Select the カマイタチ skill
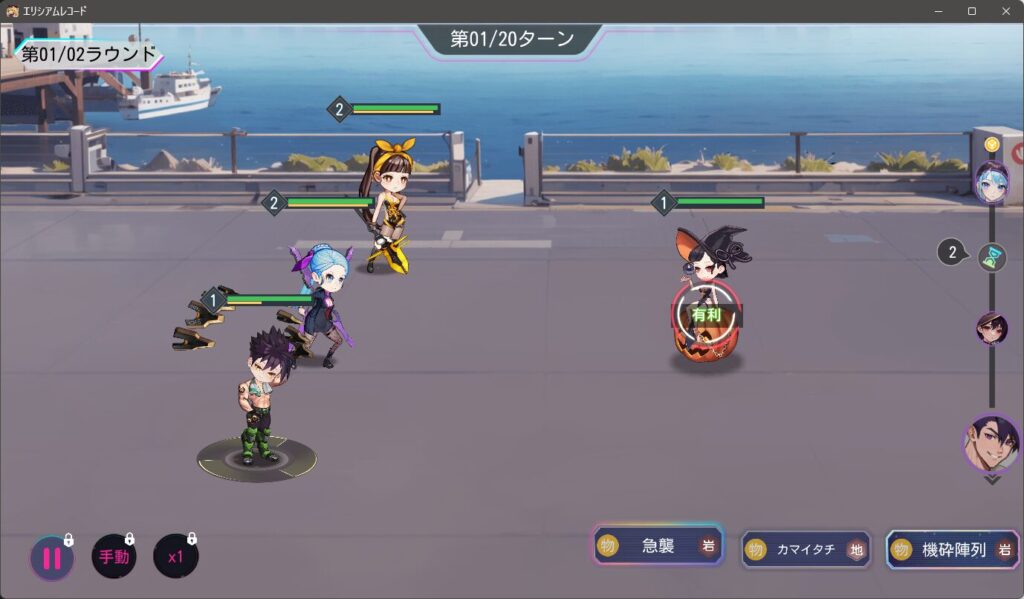The image size is (1024, 599). [806, 549]
